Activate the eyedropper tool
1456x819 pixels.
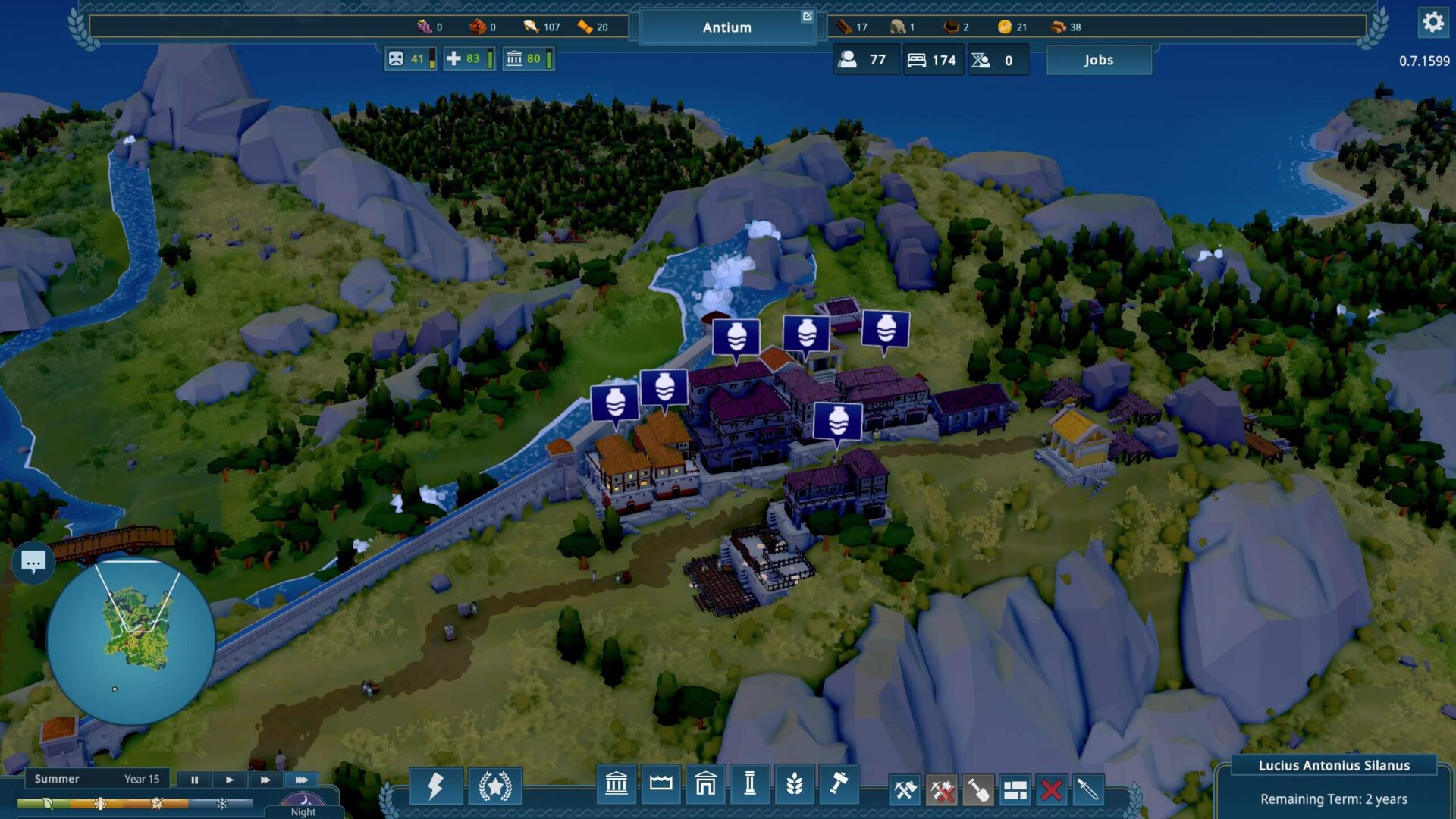tap(1087, 790)
